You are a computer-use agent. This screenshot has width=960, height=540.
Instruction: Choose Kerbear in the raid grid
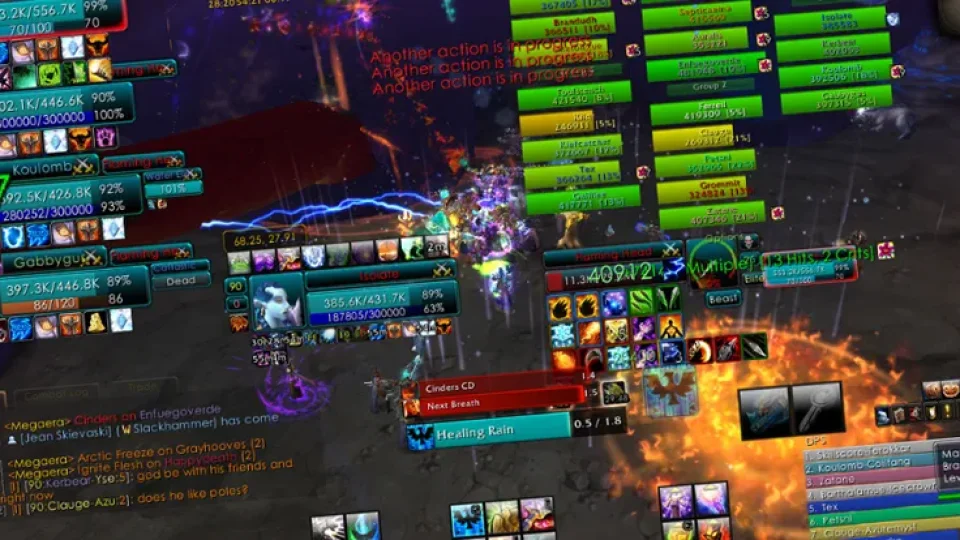point(832,47)
